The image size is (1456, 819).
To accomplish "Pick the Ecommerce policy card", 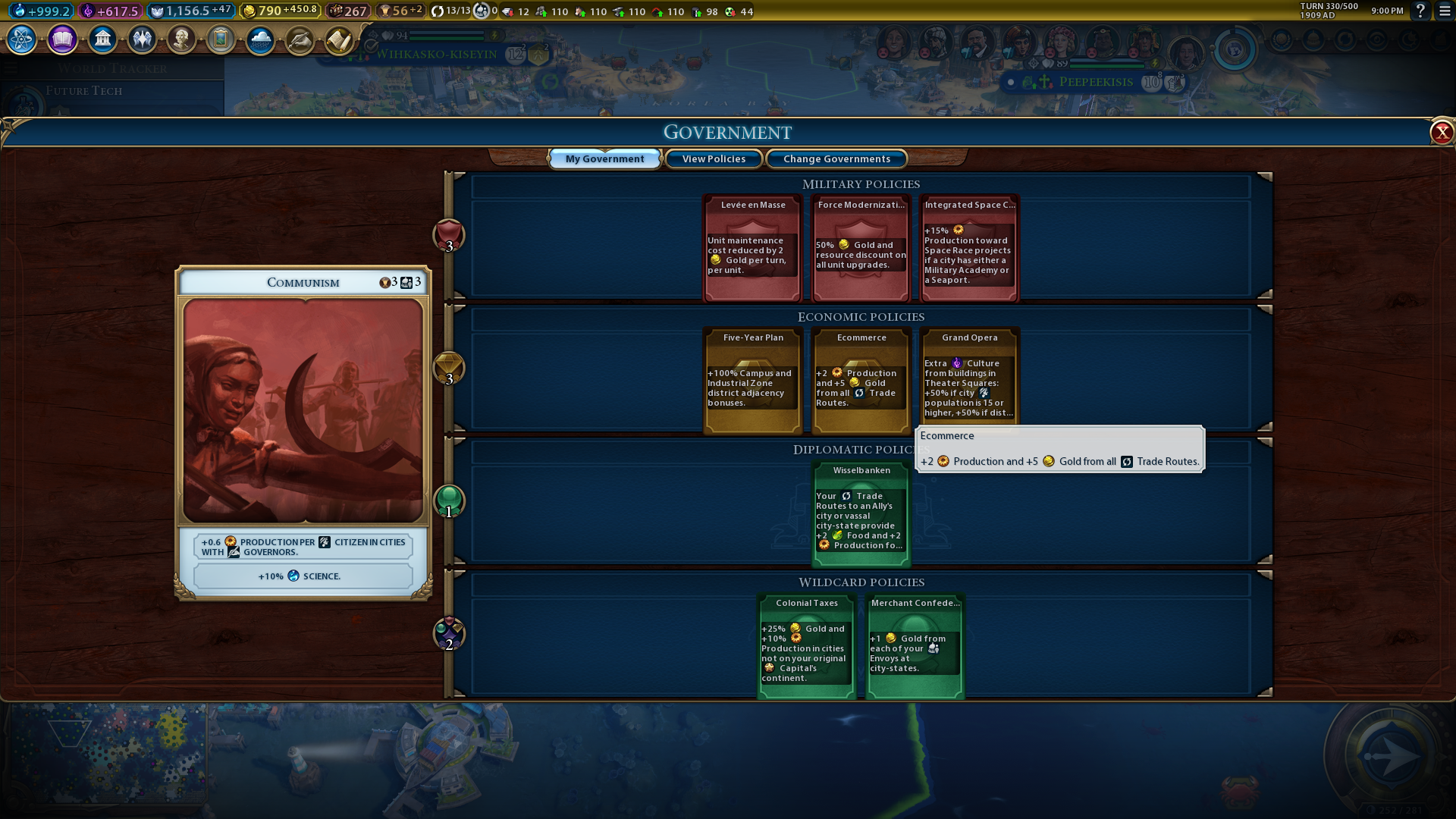I will pyautogui.click(x=861, y=380).
